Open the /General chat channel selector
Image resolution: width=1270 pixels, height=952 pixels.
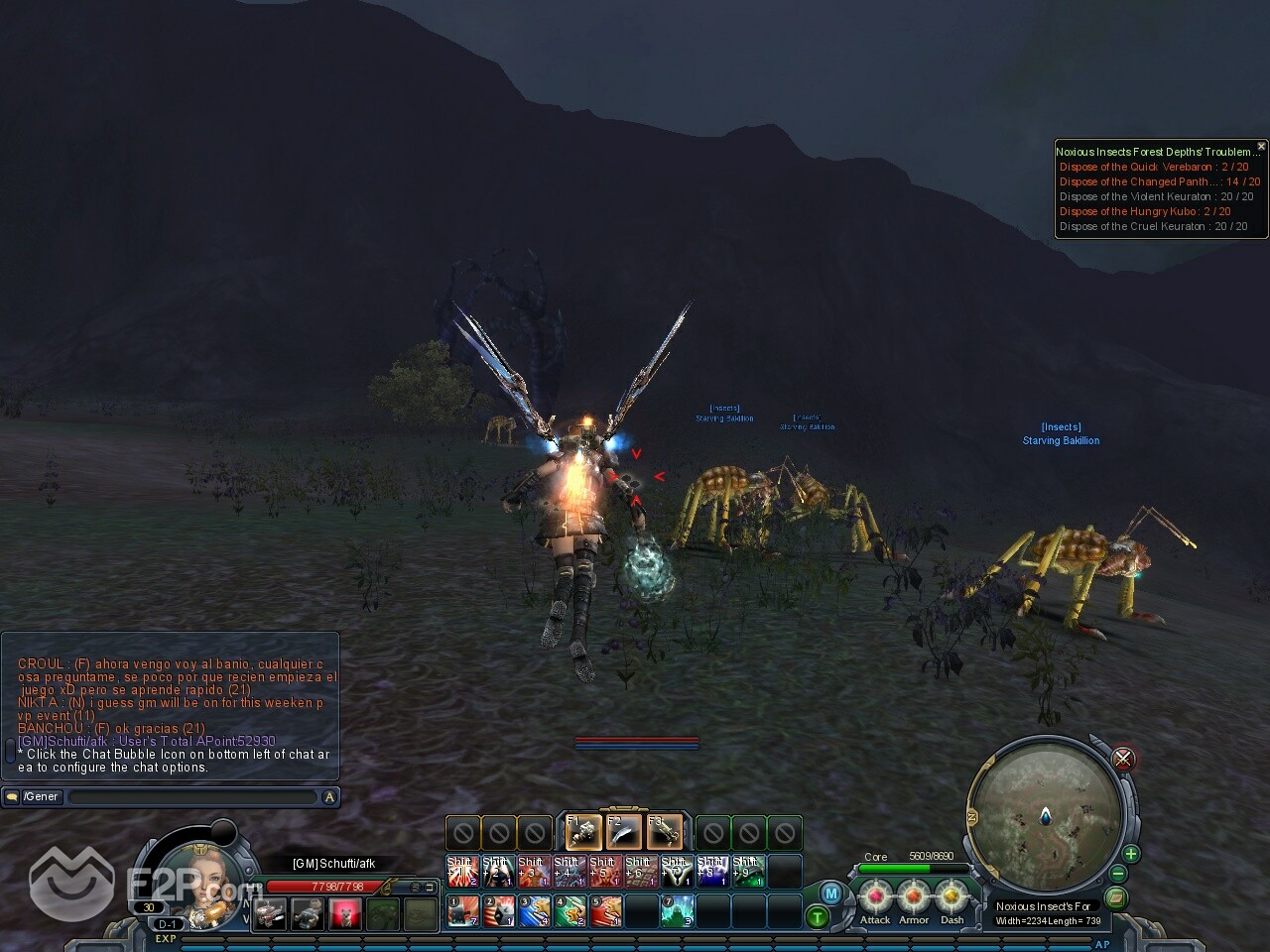pyautogui.click(x=41, y=796)
